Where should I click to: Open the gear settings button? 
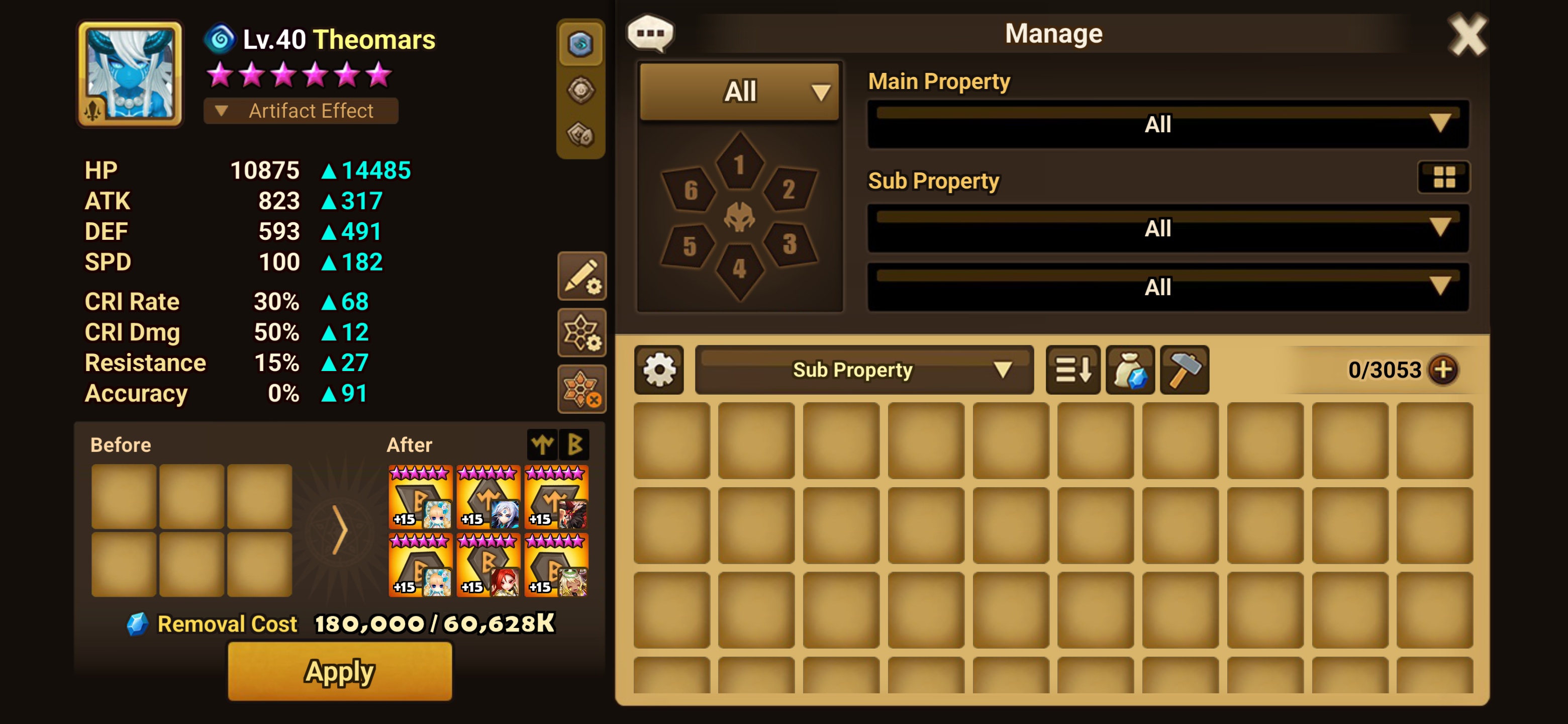coord(659,370)
